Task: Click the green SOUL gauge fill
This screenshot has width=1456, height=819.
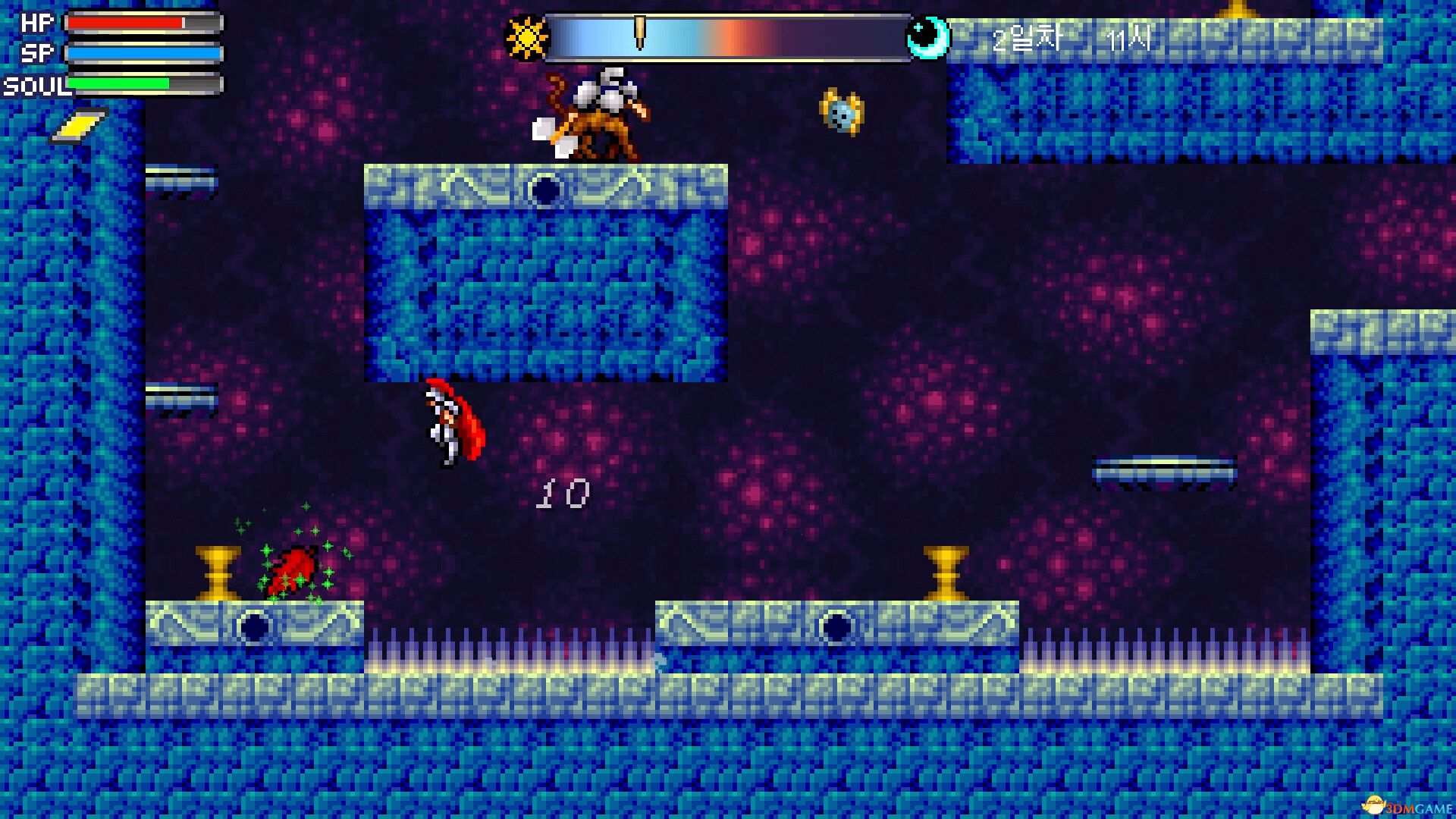Action: [x=118, y=83]
